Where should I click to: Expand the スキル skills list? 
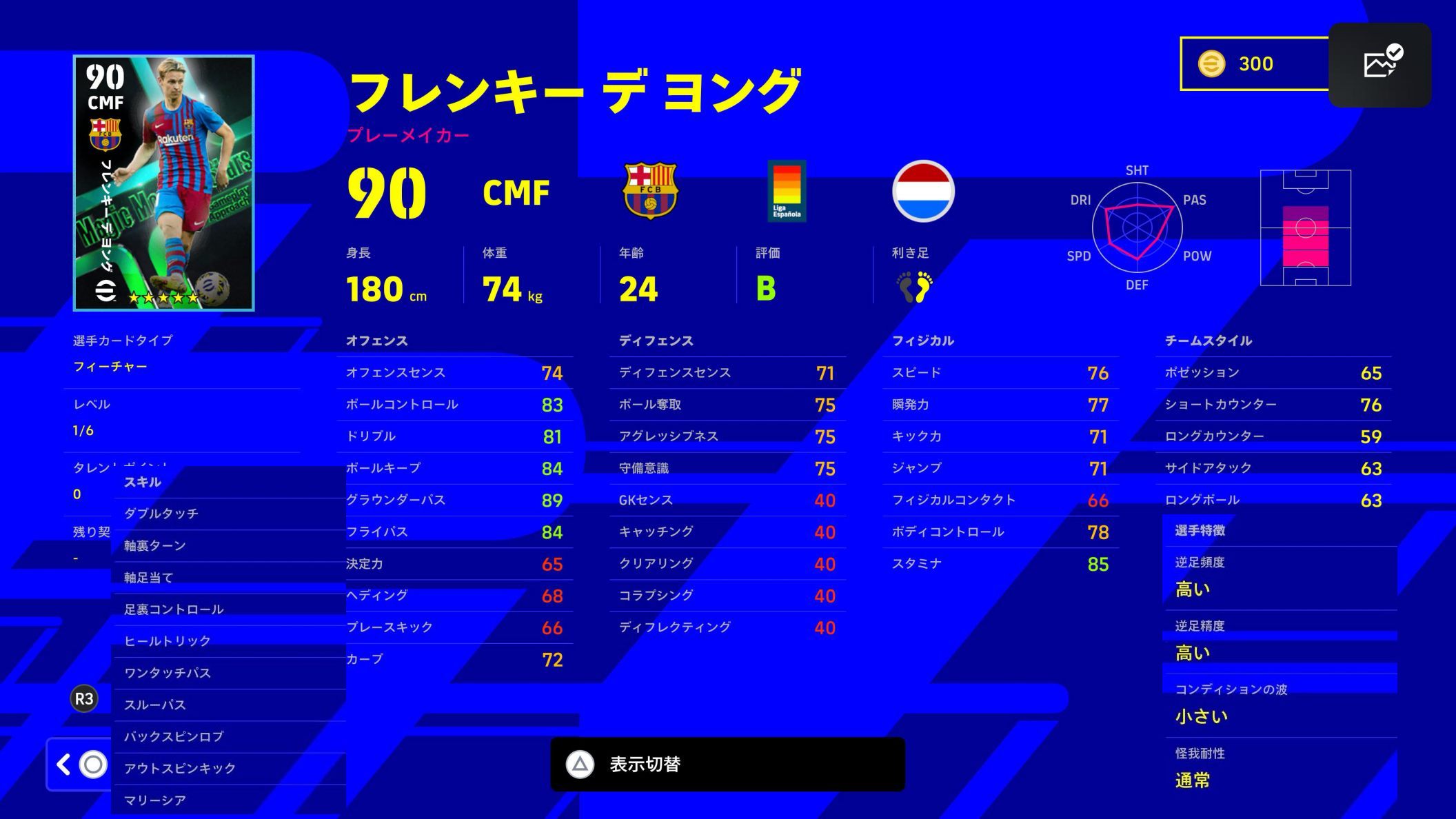[143, 482]
